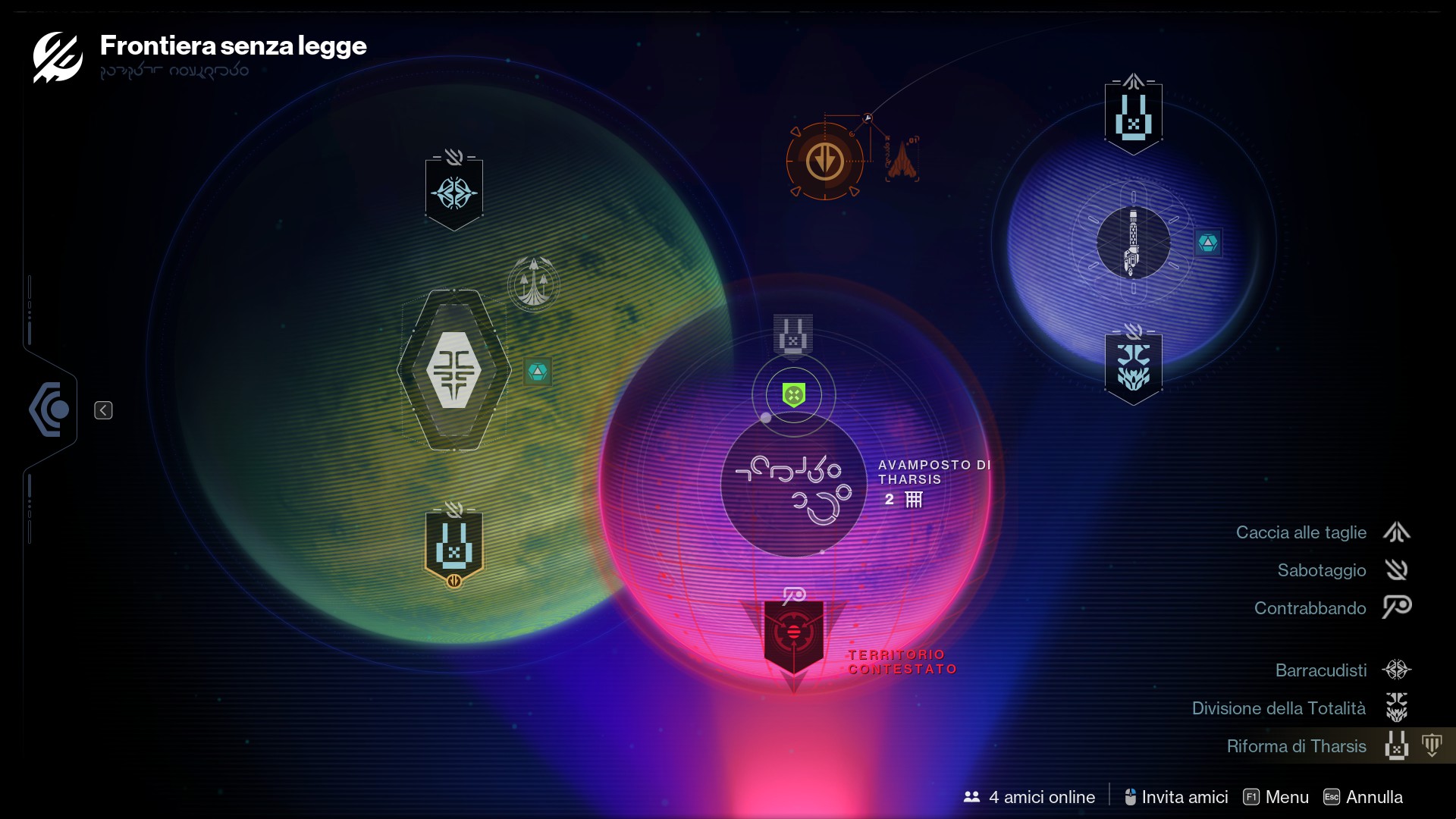Select the Contrabbando smuggling icon

click(1398, 608)
